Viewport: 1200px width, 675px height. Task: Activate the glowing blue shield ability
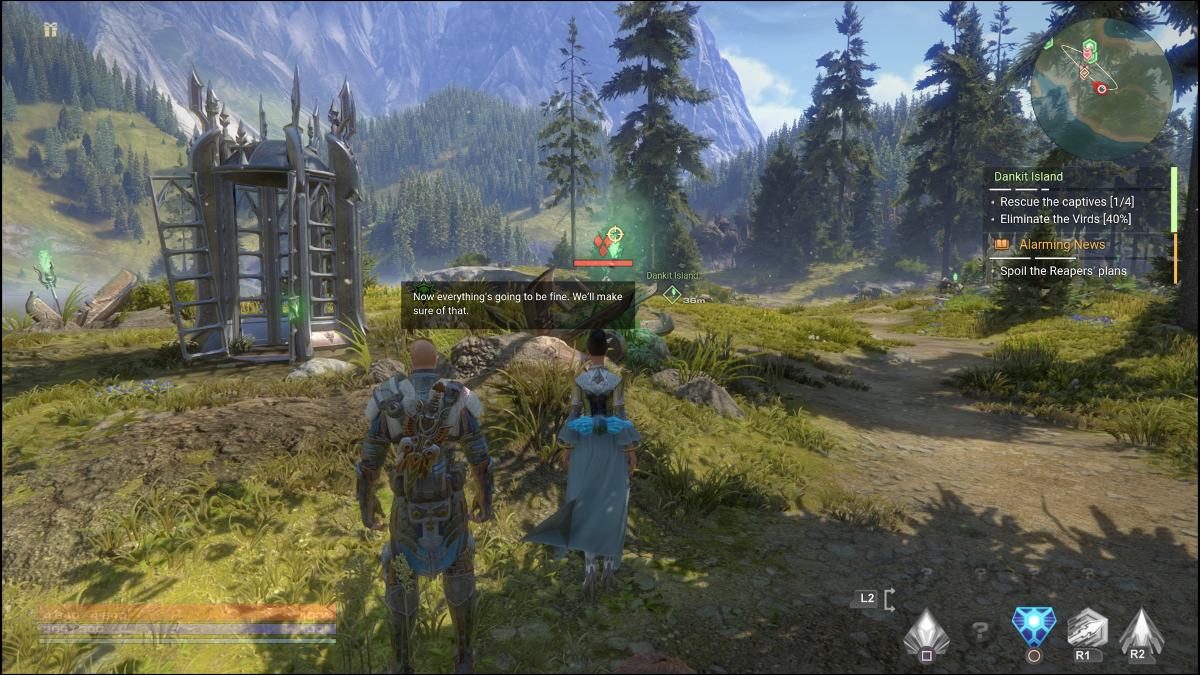1032,627
